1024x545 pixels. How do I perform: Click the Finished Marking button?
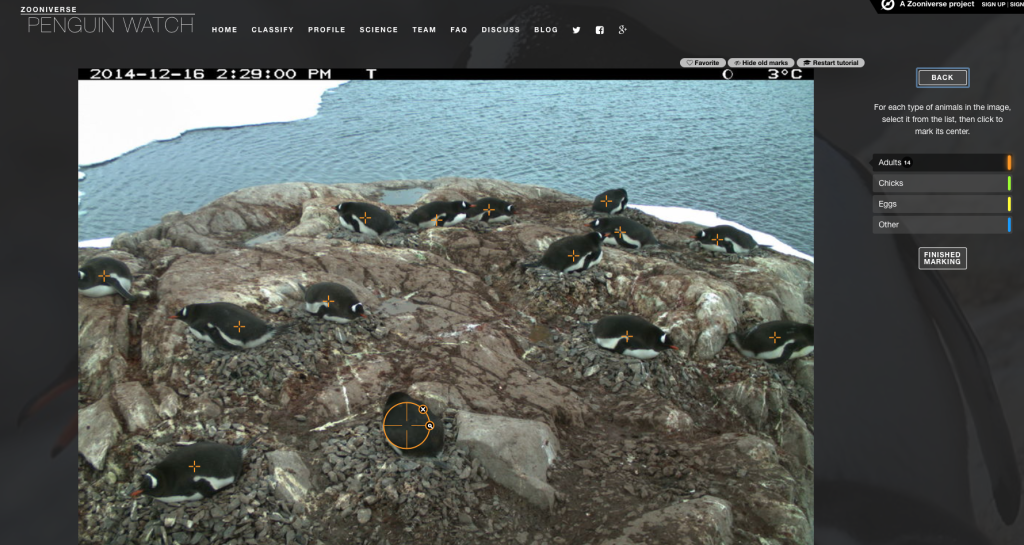coord(942,258)
